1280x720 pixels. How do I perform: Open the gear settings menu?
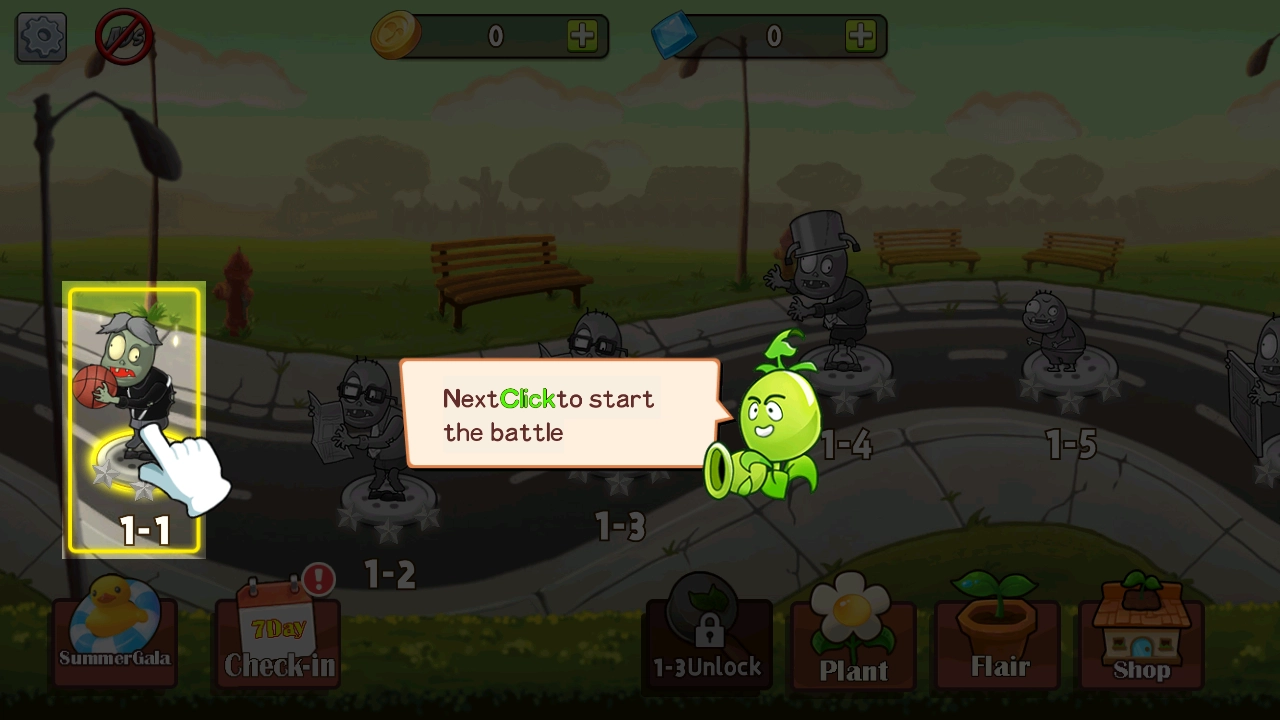(x=41, y=37)
